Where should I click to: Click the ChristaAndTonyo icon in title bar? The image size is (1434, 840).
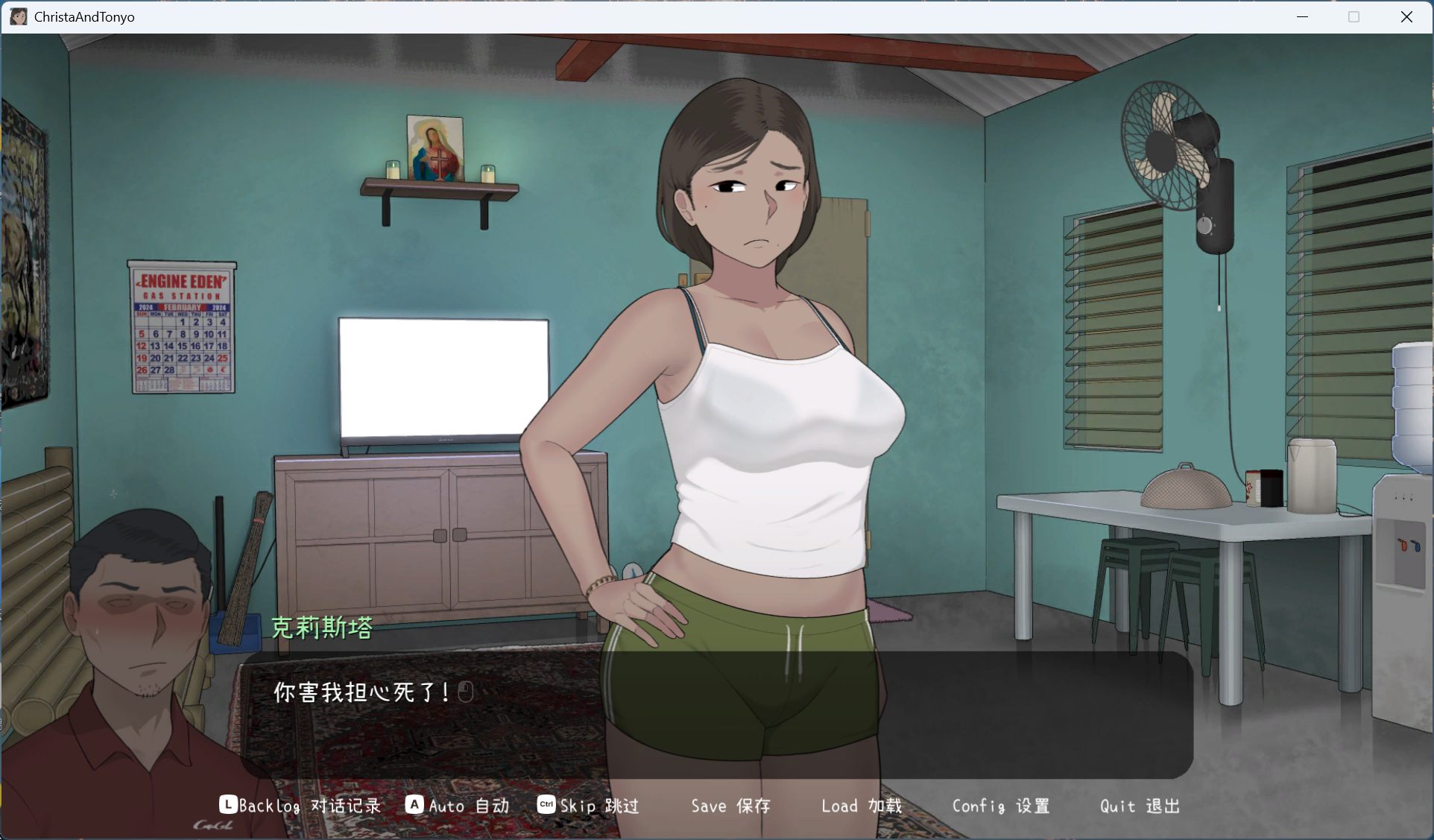[x=18, y=16]
